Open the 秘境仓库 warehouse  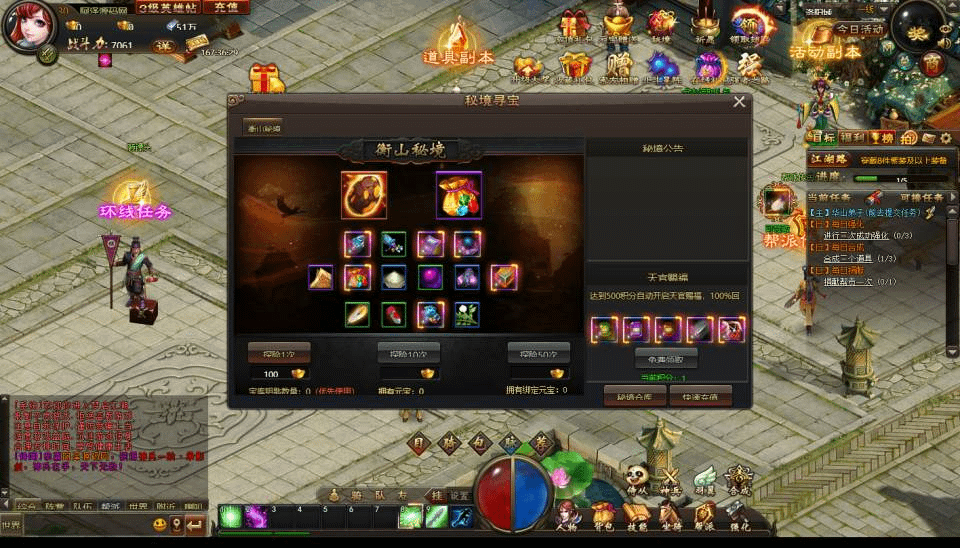click(635, 395)
